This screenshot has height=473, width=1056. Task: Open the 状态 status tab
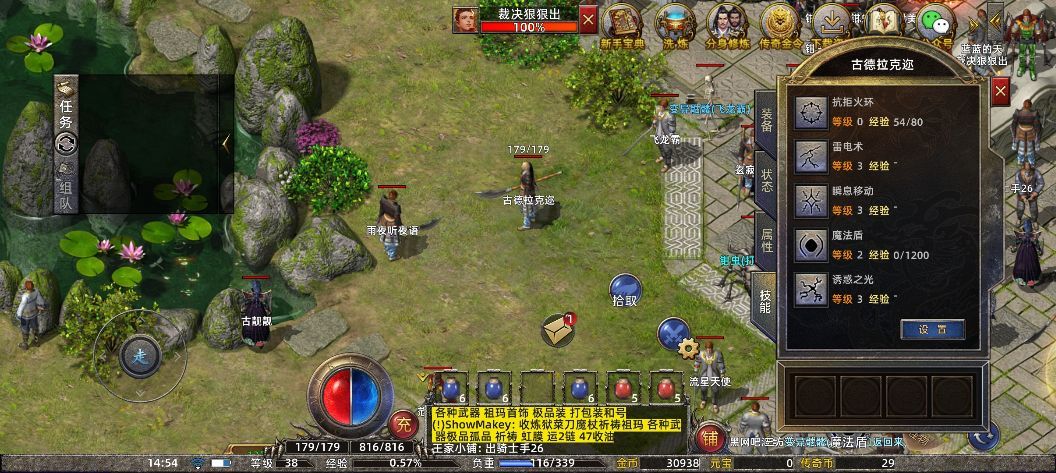click(x=765, y=178)
